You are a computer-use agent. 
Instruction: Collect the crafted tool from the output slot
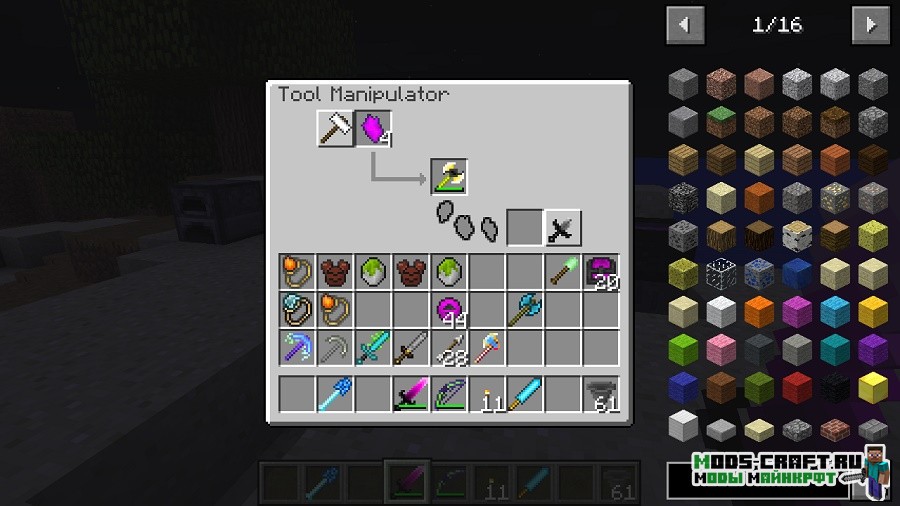pos(449,177)
